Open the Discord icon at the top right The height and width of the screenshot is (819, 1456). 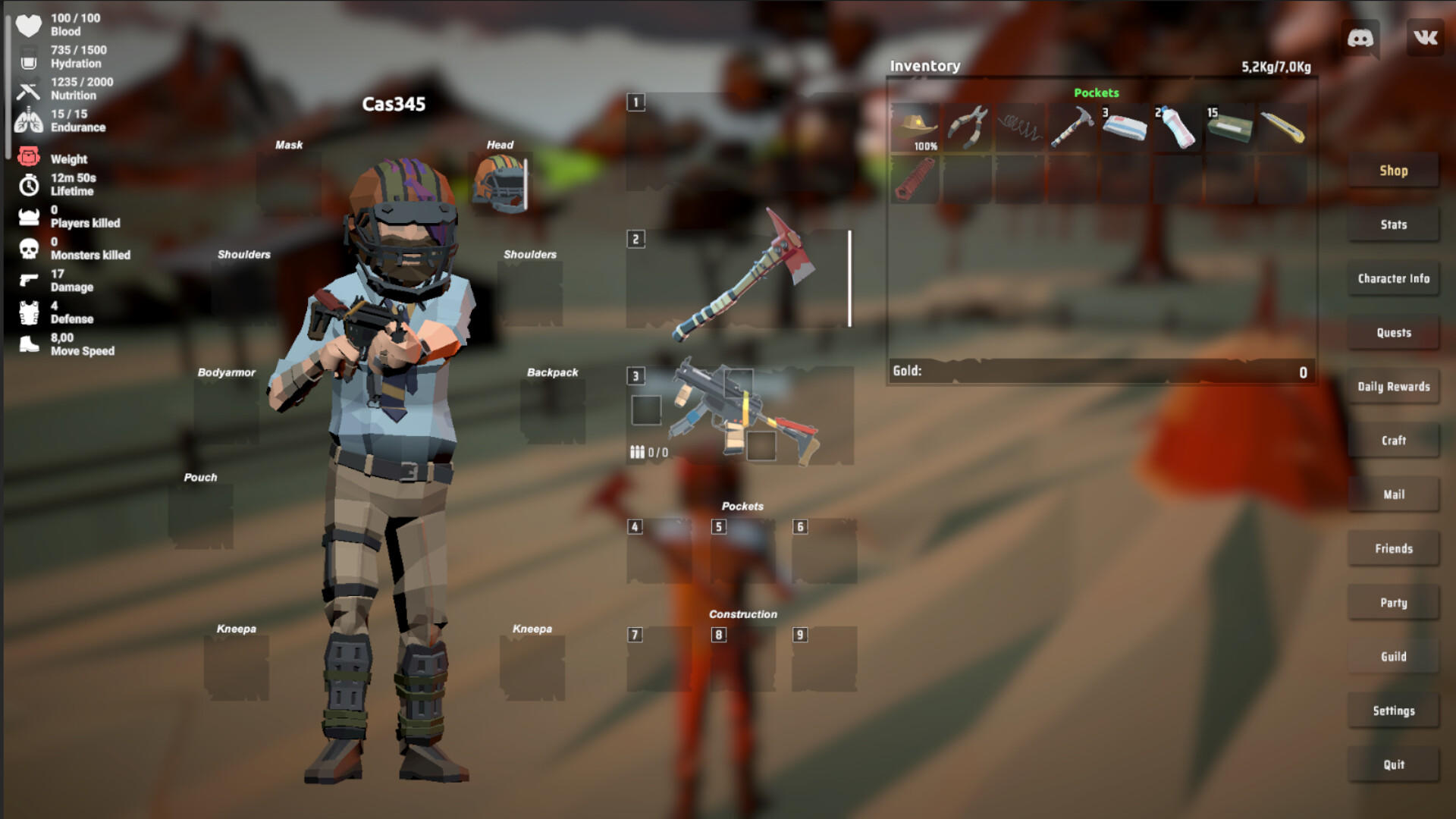[1361, 36]
